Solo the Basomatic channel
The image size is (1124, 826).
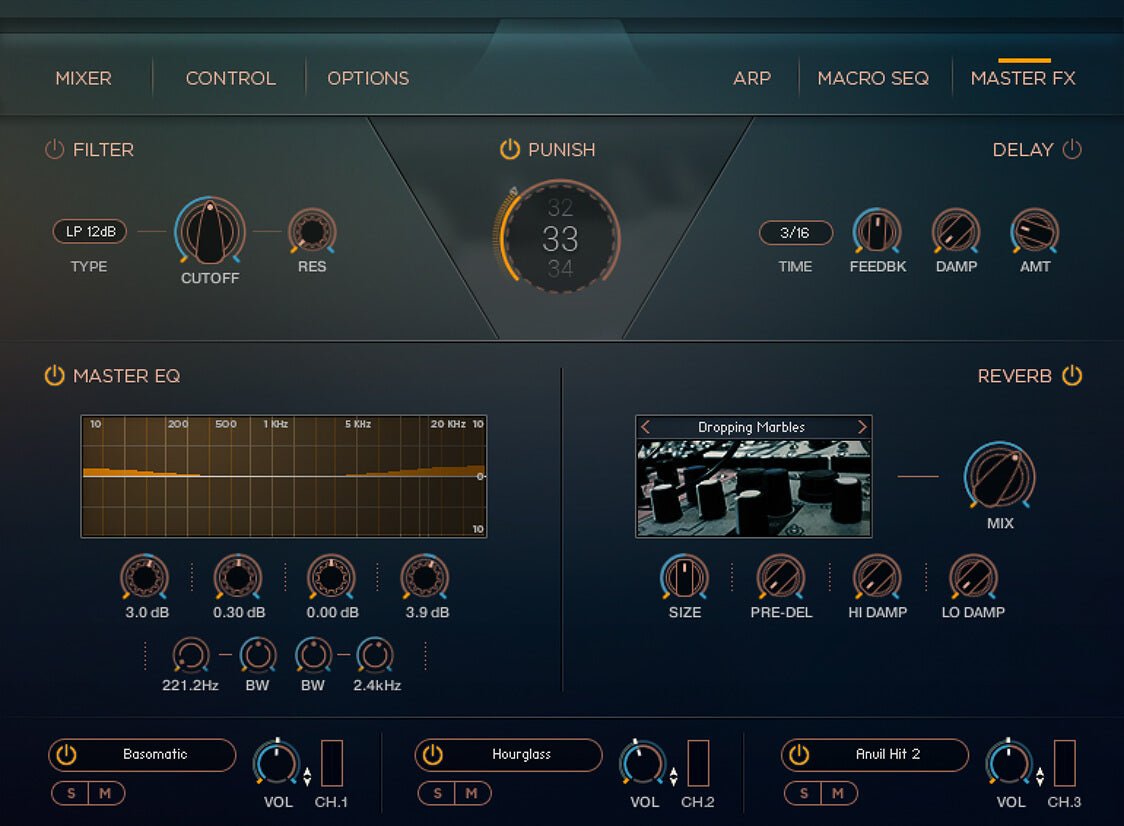click(x=70, y=793)
